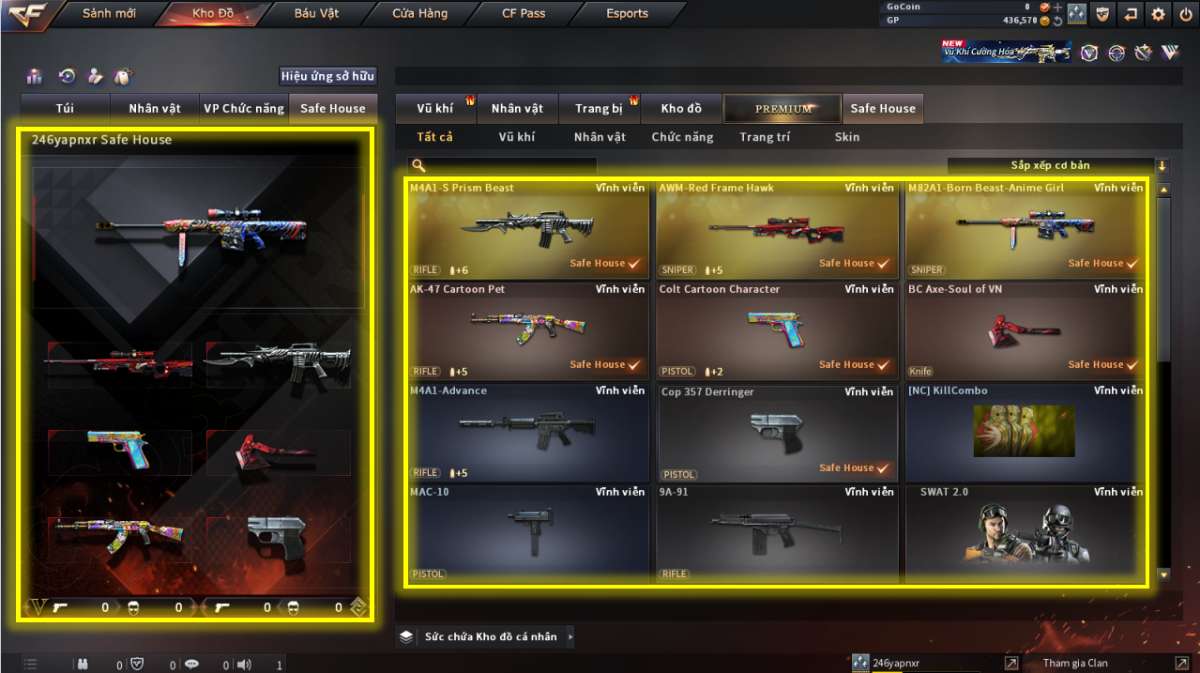This screenshot has height=673, width=1200.
Task: Go to the Báu Vật menu
Action: 317,14
